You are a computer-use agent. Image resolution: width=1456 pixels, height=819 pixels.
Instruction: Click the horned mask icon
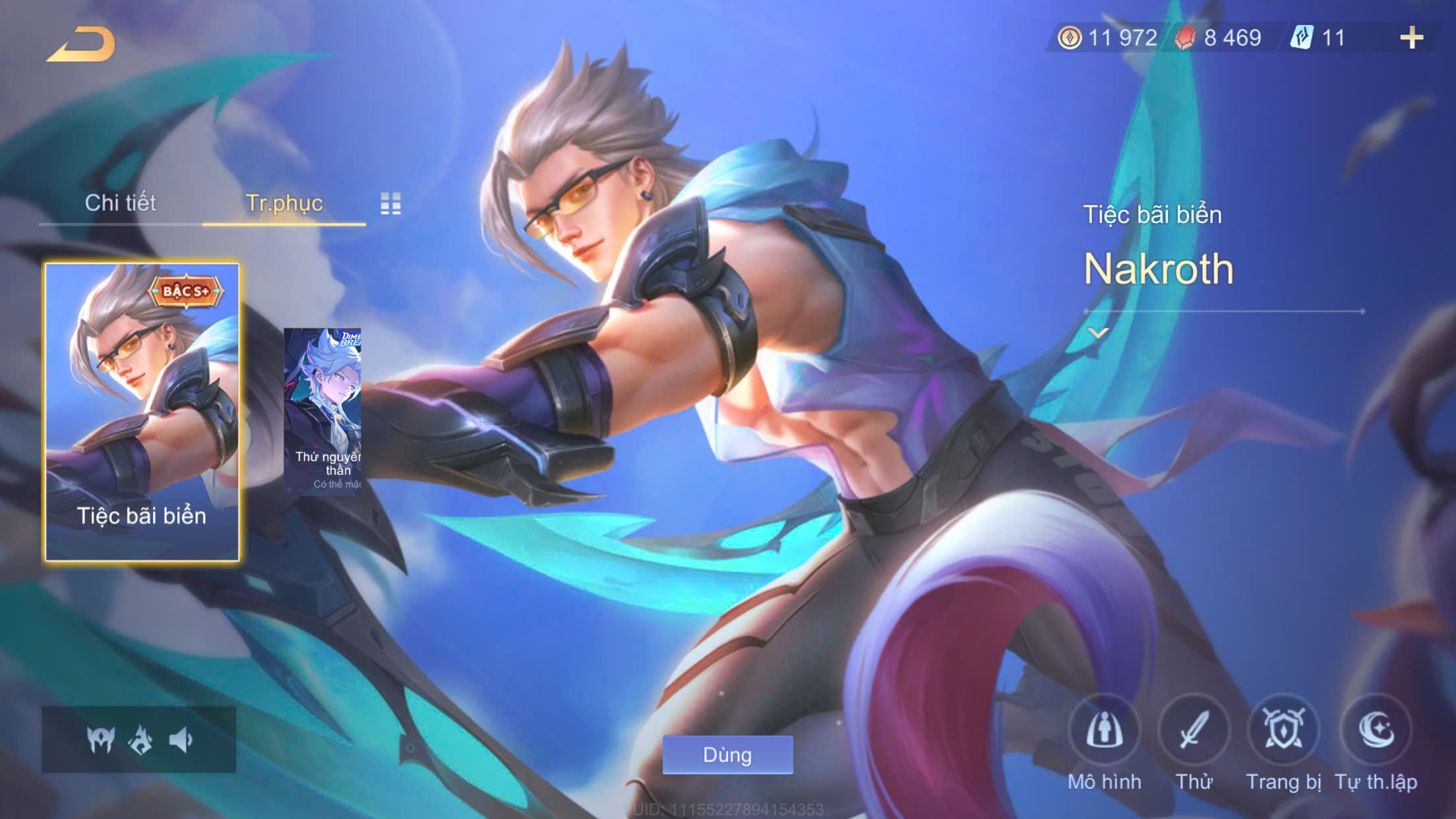click(101, 740)
